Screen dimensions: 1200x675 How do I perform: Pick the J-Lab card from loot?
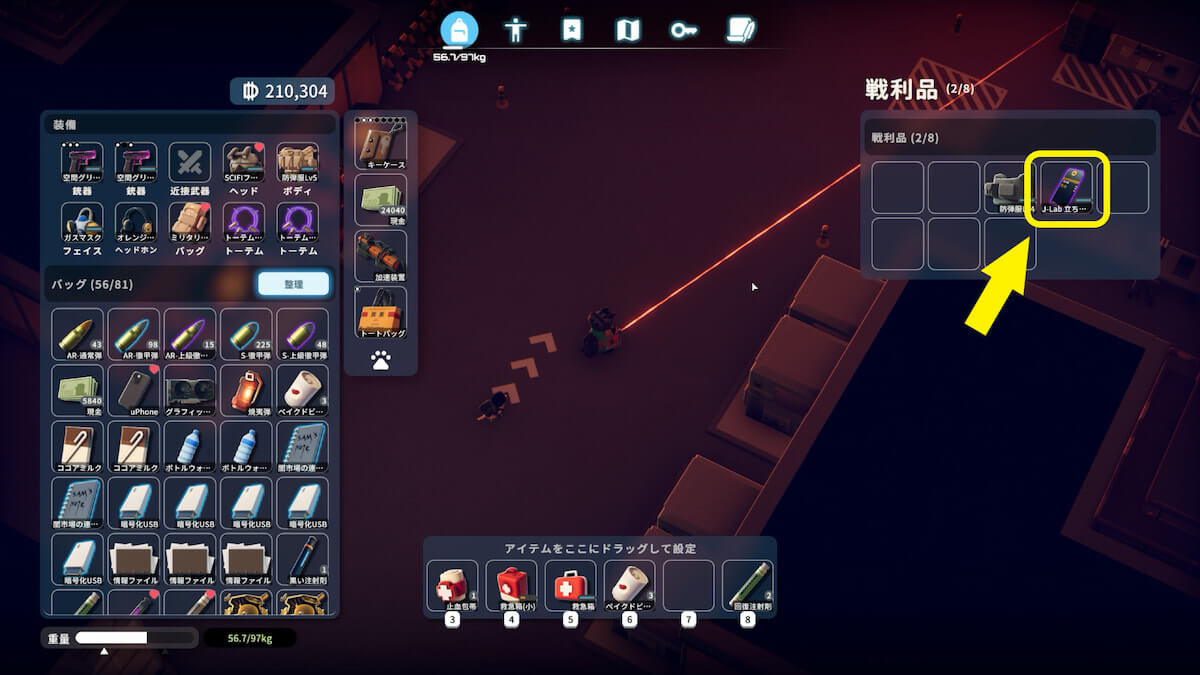(x=1067, y=187)
